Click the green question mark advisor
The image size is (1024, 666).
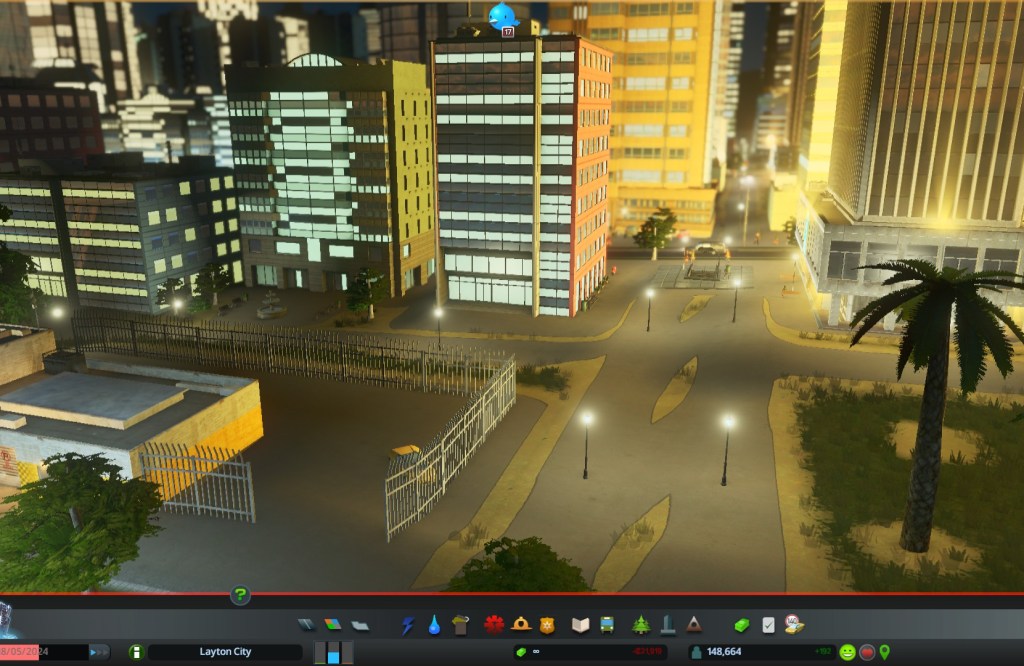(240, 596)
